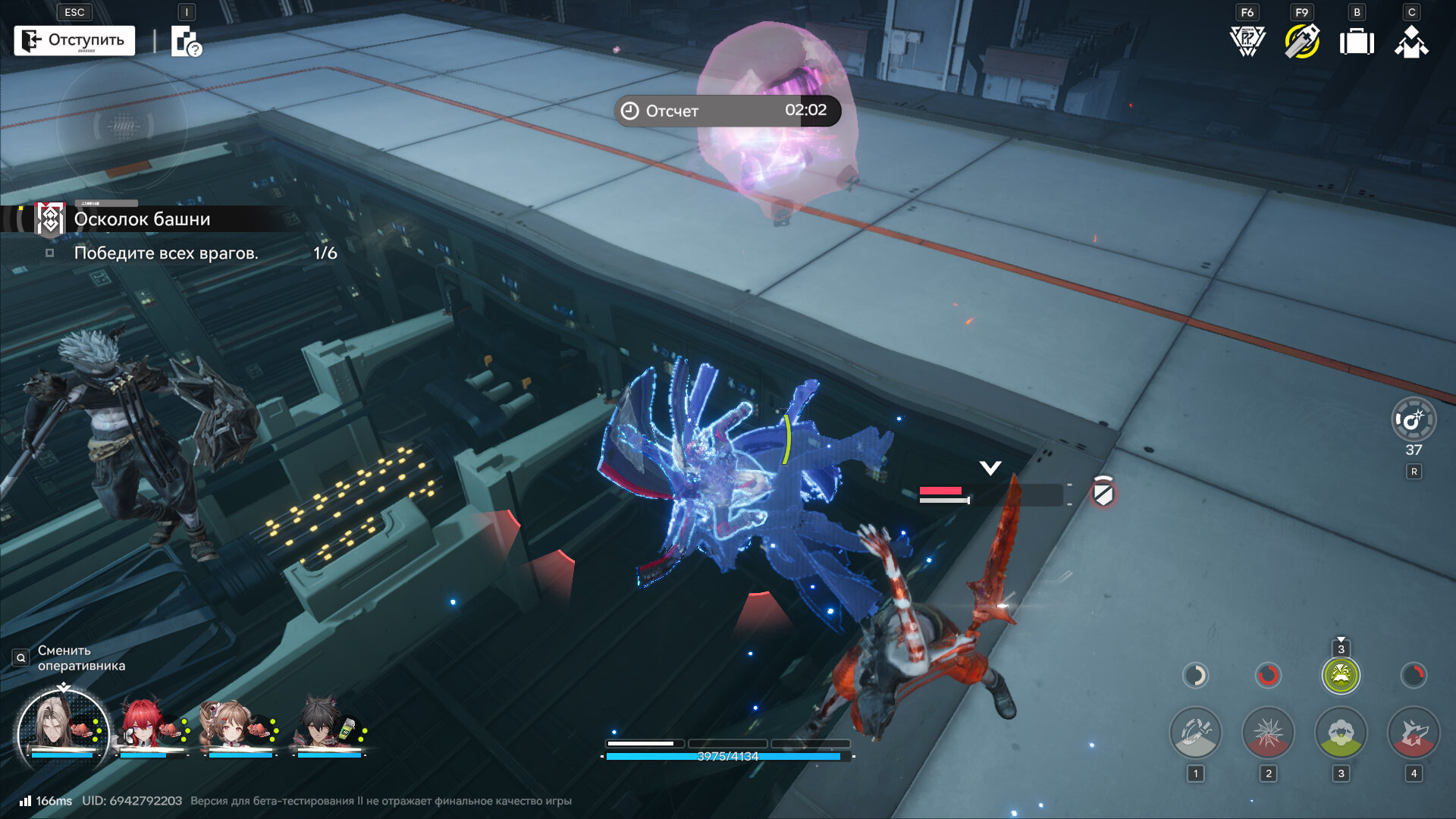Open the yellow-ringed device icon

(1301, 41)
